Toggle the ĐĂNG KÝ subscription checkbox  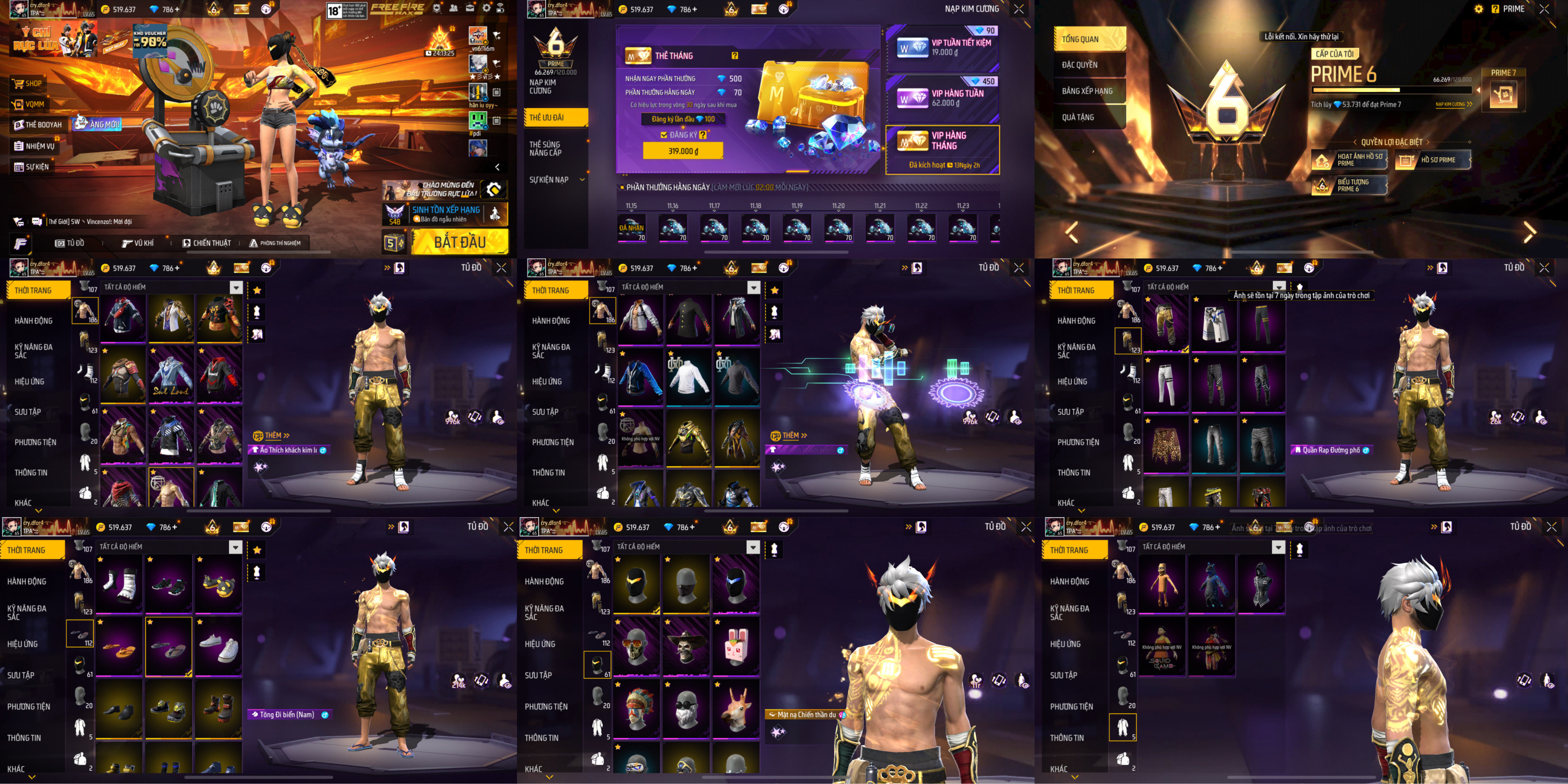[x=664, y=135]
